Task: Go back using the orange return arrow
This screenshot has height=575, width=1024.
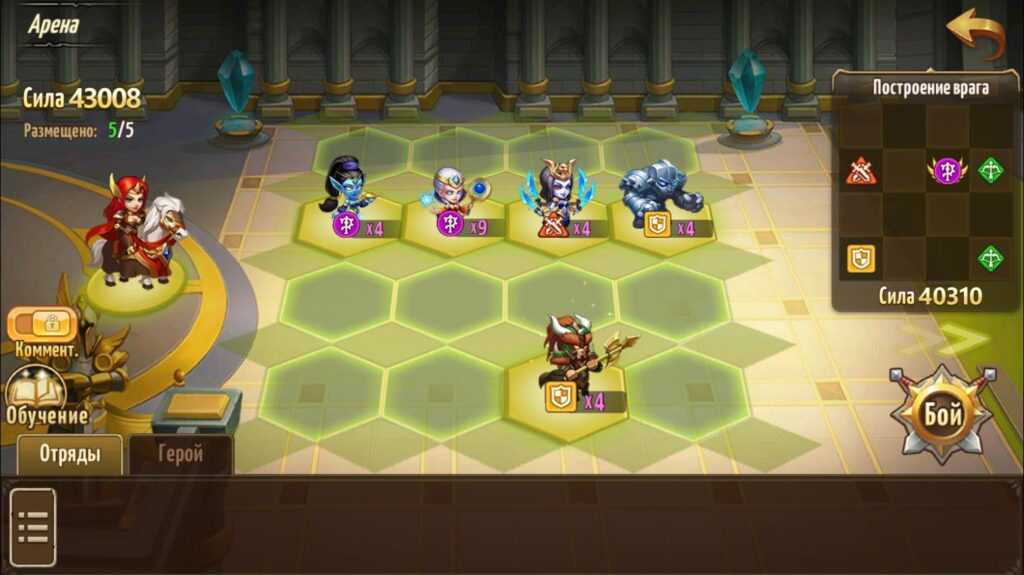Action: tap(975, 35)
